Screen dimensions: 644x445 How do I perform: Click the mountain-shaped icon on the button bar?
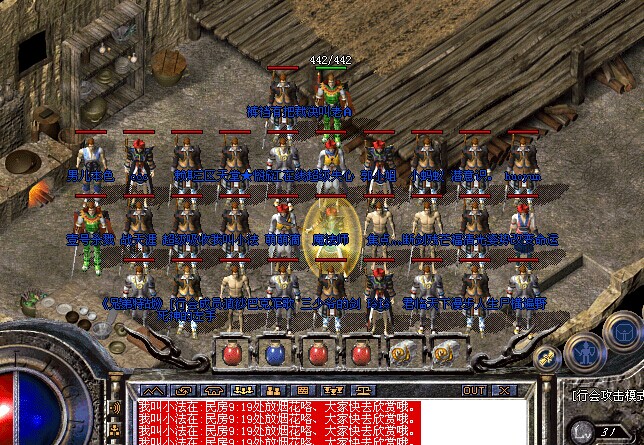point(152,390)
